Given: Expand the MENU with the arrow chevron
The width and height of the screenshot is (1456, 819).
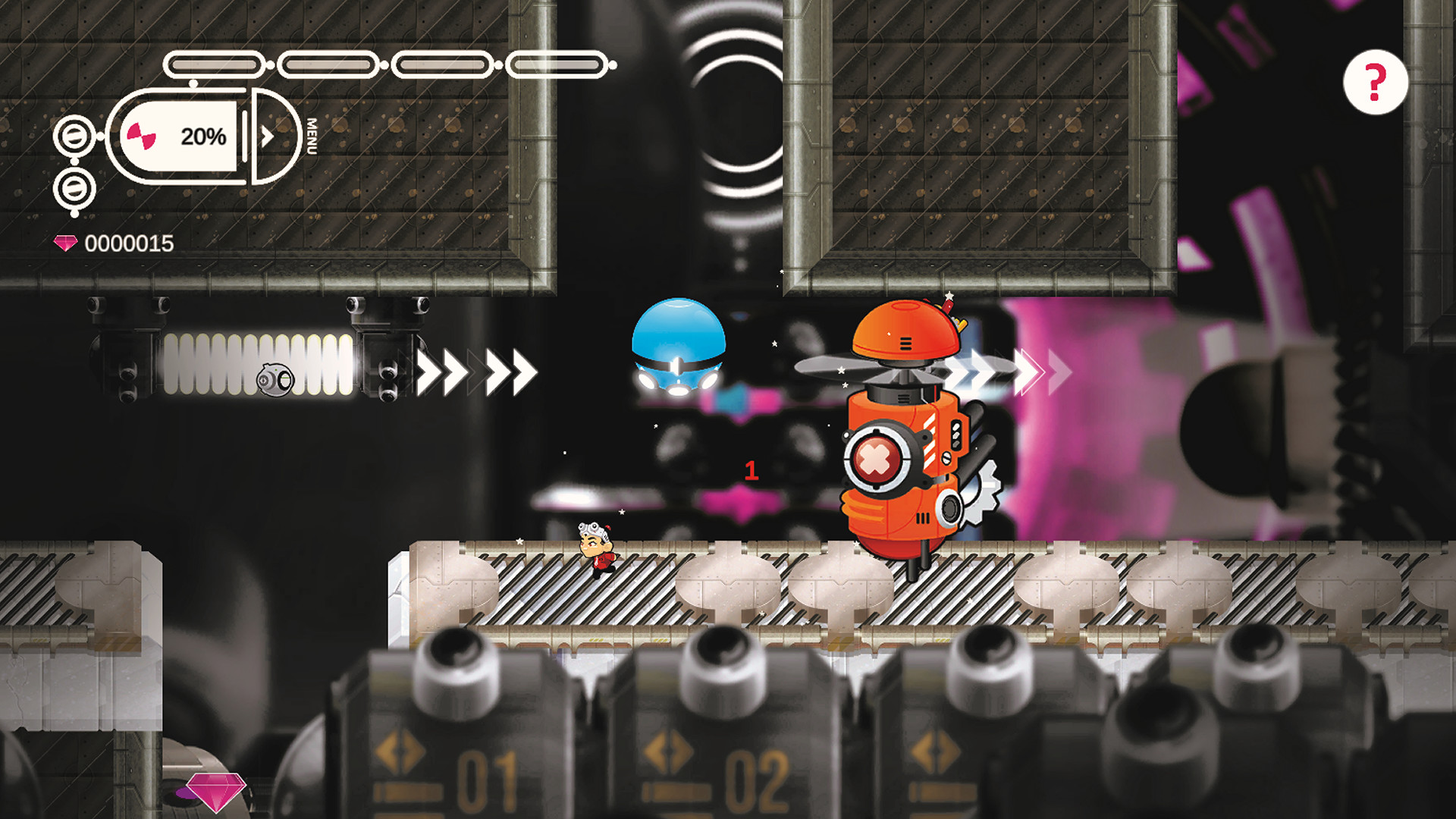Looking at the screenshot, I should pos(267,136).
